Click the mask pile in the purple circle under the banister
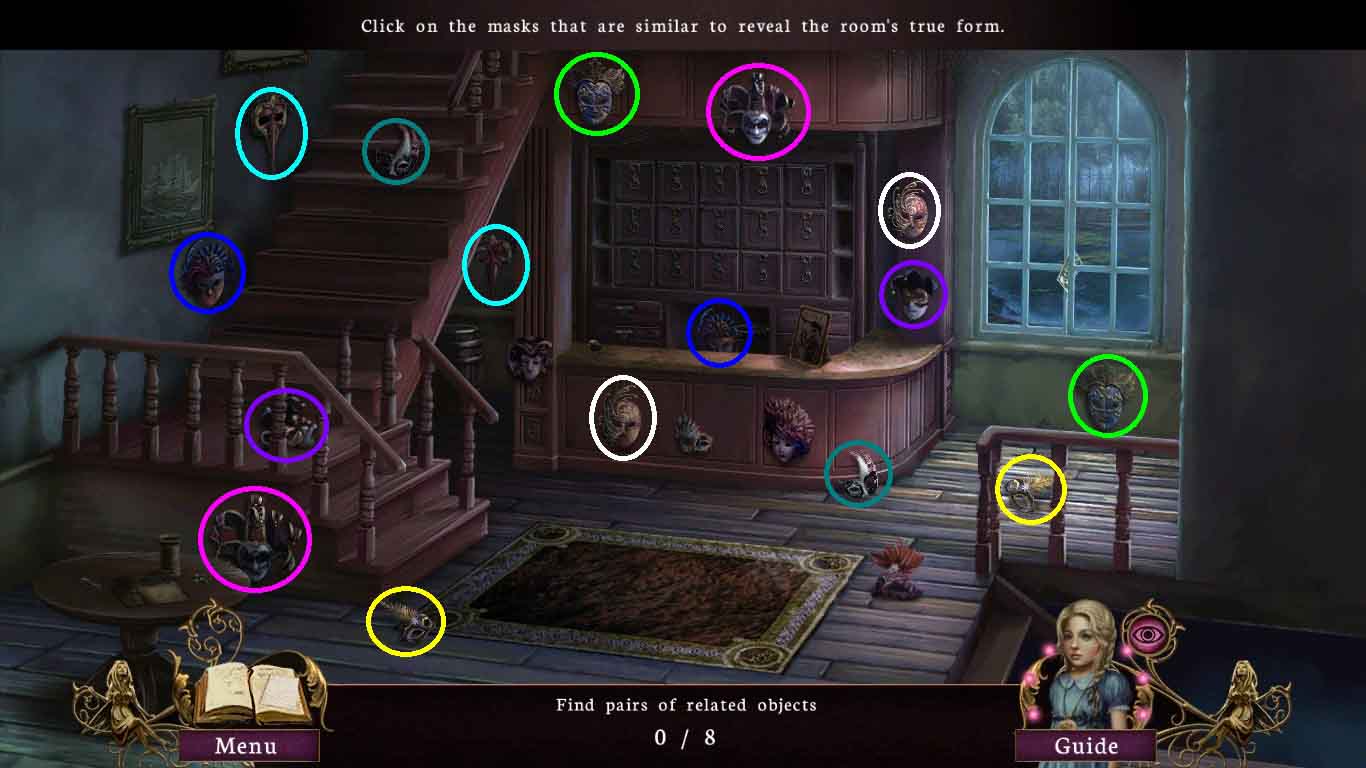1366x768 pixels. tap(287, 425)
